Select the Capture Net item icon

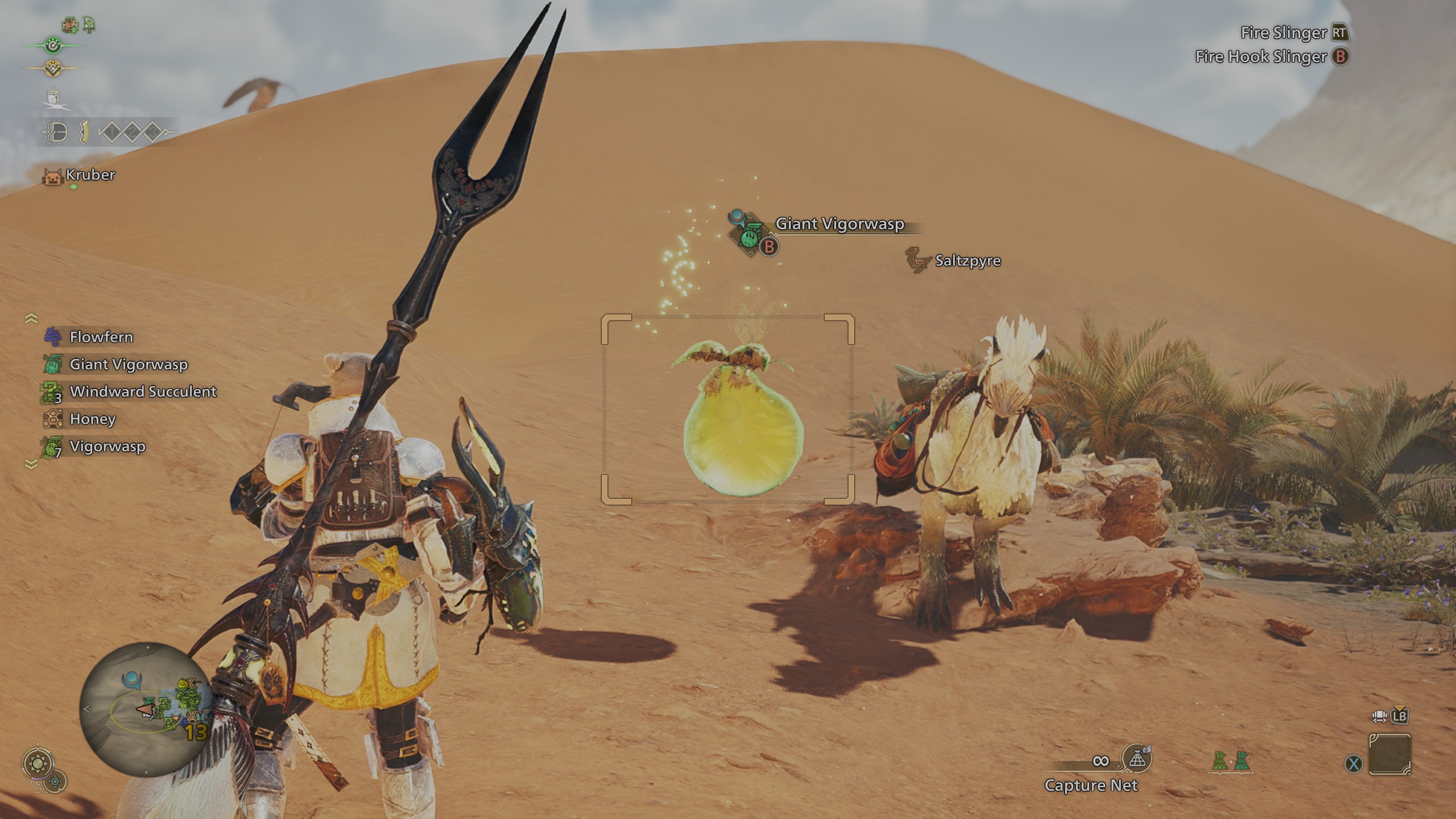(x=1137, y=759)
